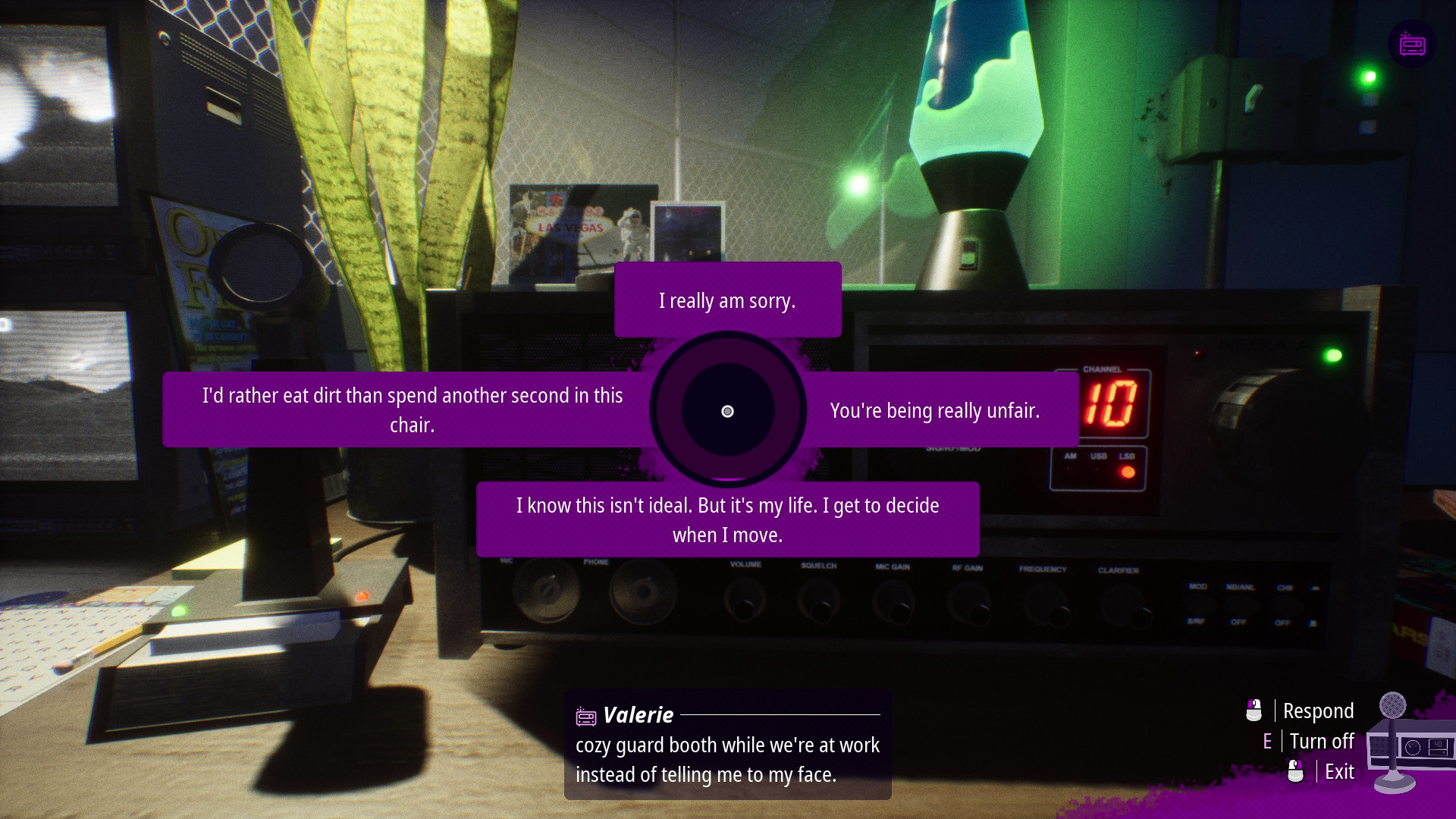Select the "I really am sorry." response
The image size is (1456, 819).
[x=727, y=300]
